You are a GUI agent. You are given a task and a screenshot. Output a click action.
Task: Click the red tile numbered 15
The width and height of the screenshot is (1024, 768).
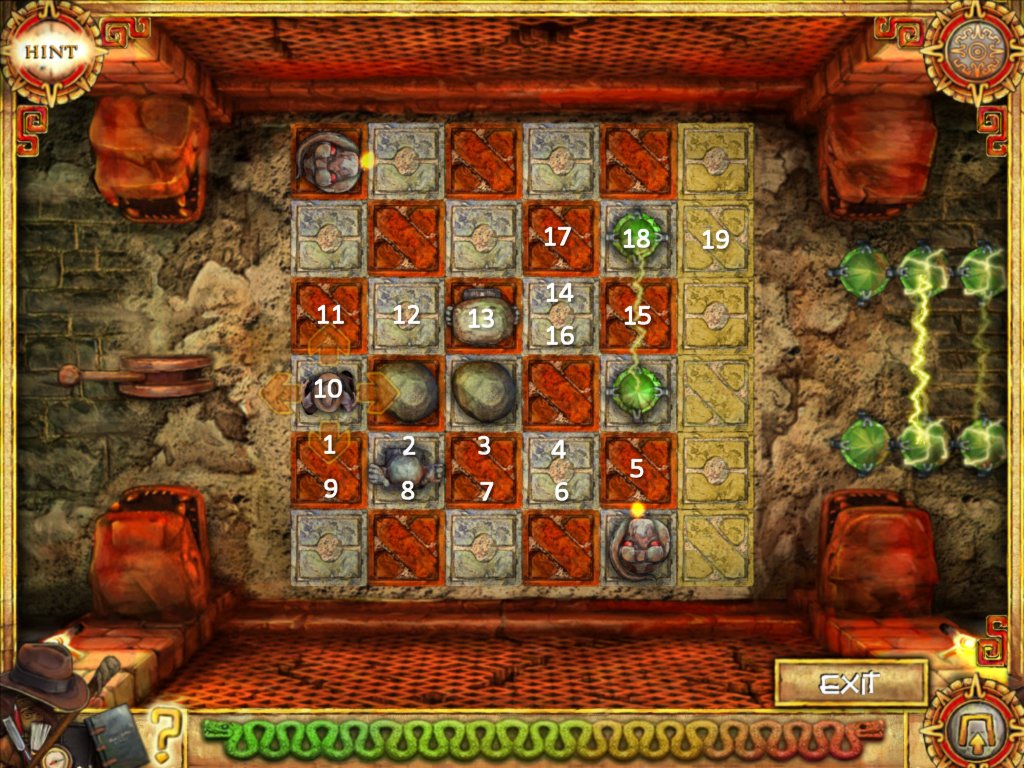637,316
